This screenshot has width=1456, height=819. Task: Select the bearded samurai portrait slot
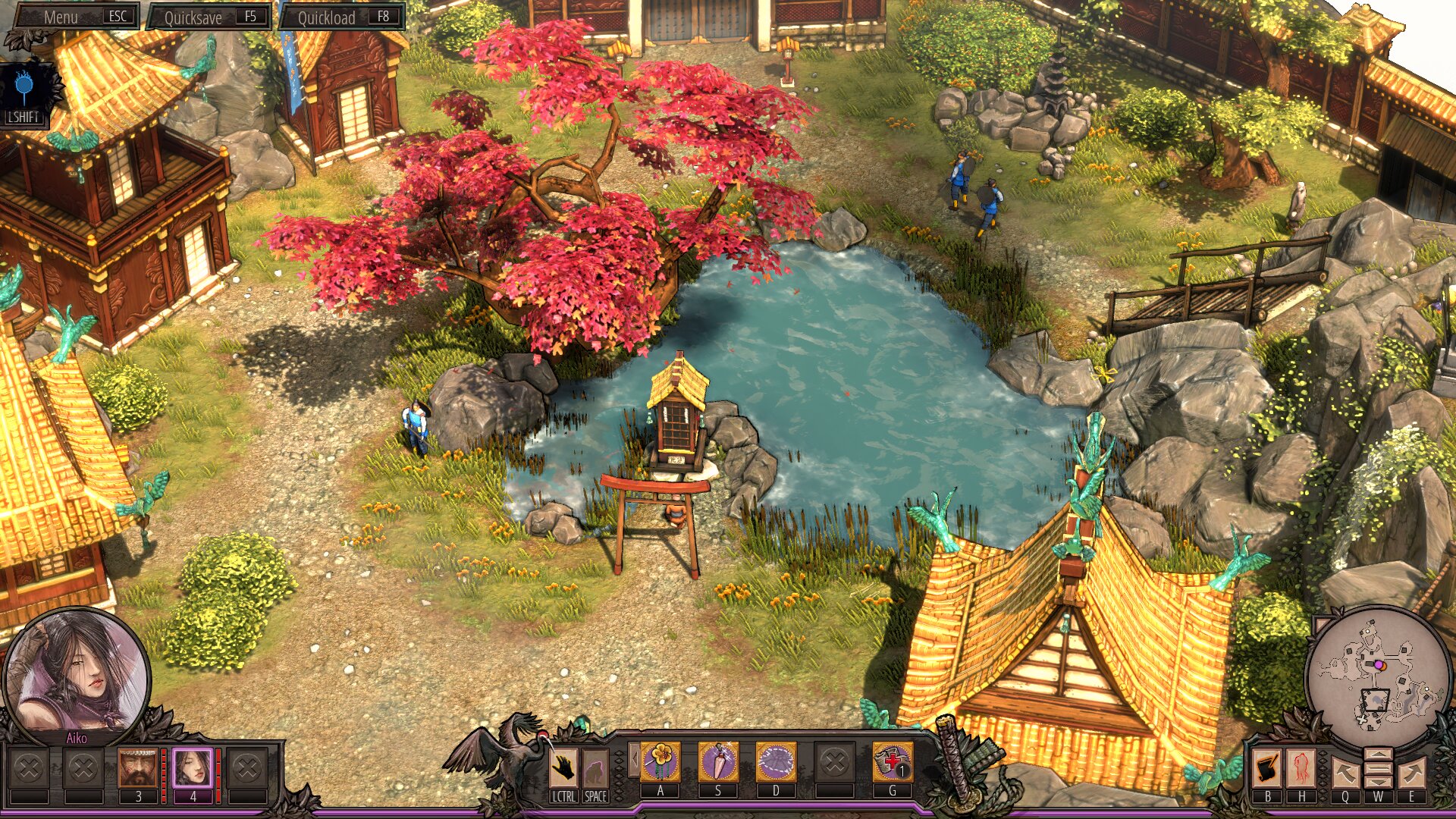(x=138, y=767)
